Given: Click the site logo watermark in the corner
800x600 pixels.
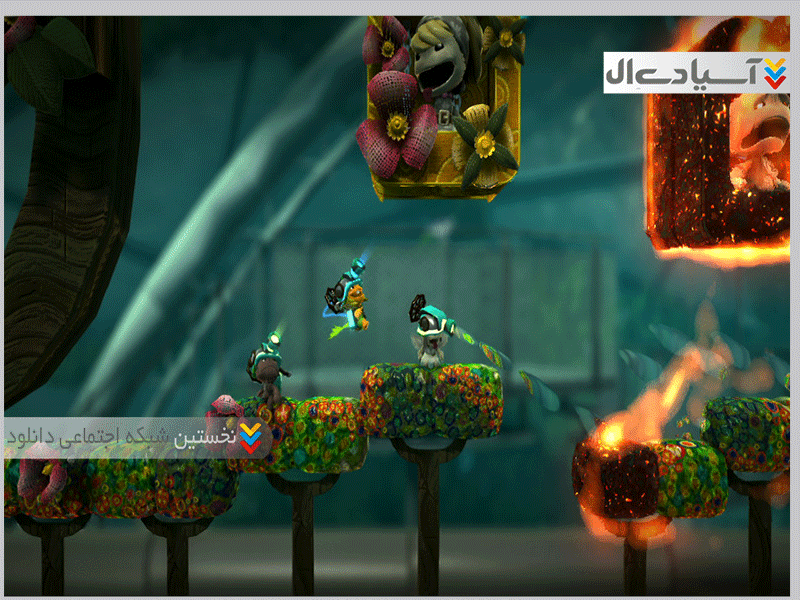Looking at the screenshot, I should click(x=696, y=73).
